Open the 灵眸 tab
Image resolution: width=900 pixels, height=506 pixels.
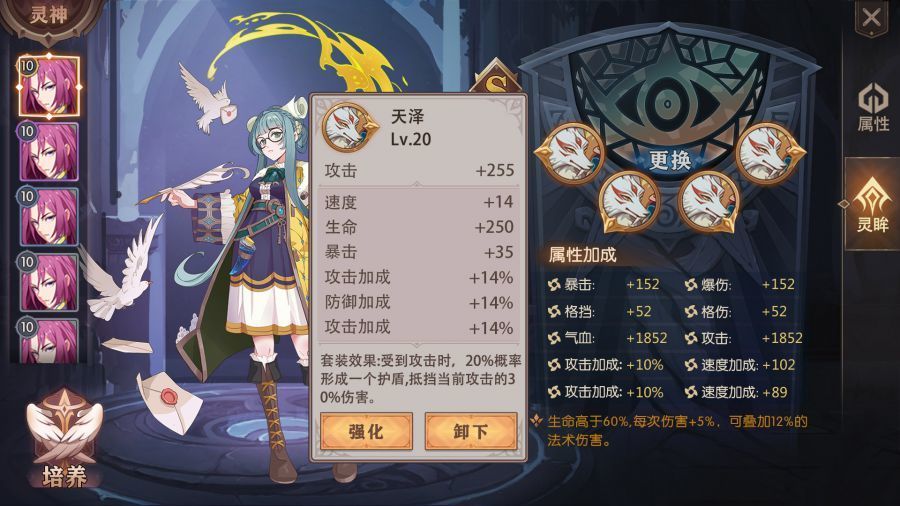(872, 204)
